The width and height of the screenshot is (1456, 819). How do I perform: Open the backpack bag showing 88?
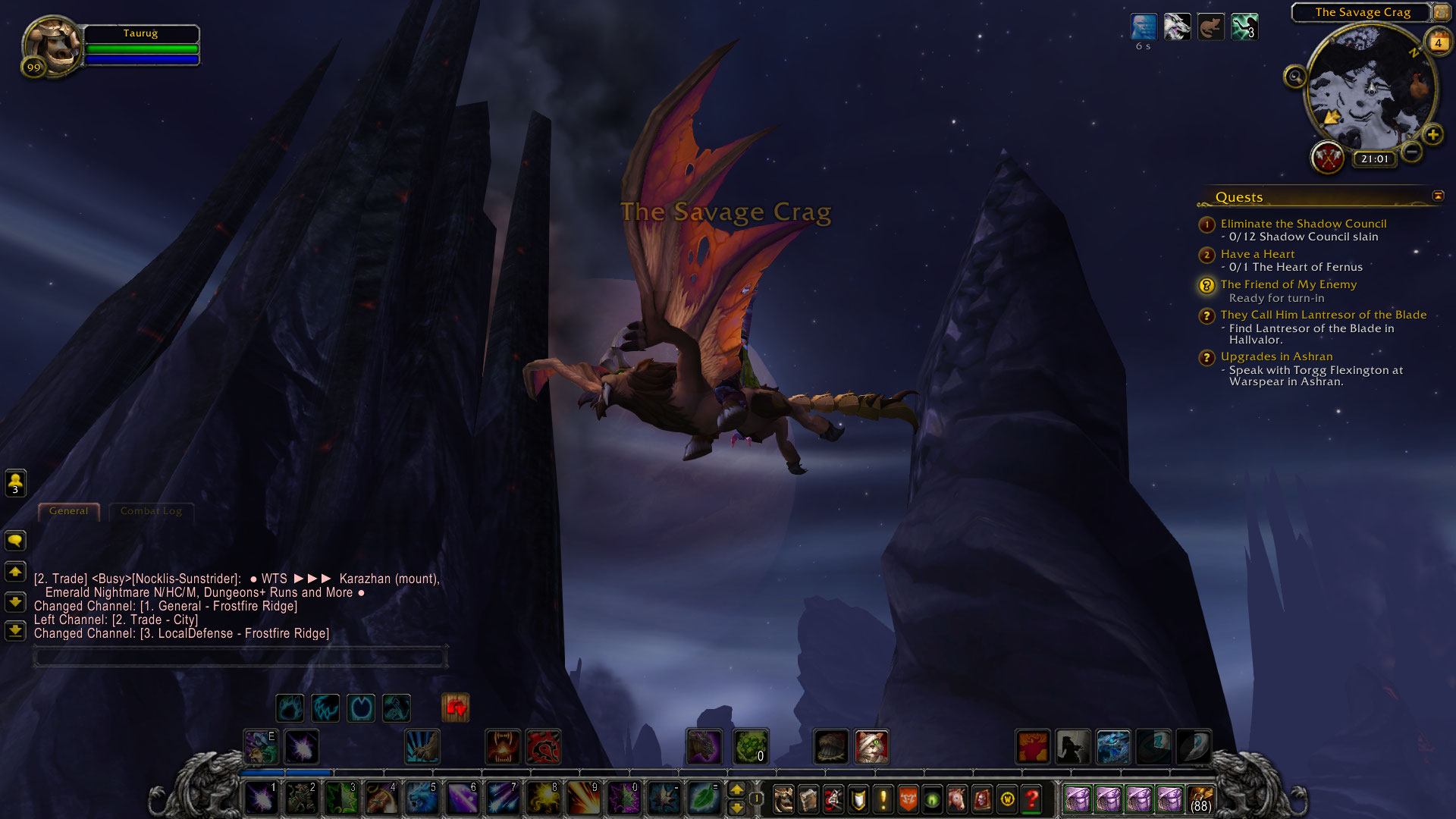tap(1200, 799)
